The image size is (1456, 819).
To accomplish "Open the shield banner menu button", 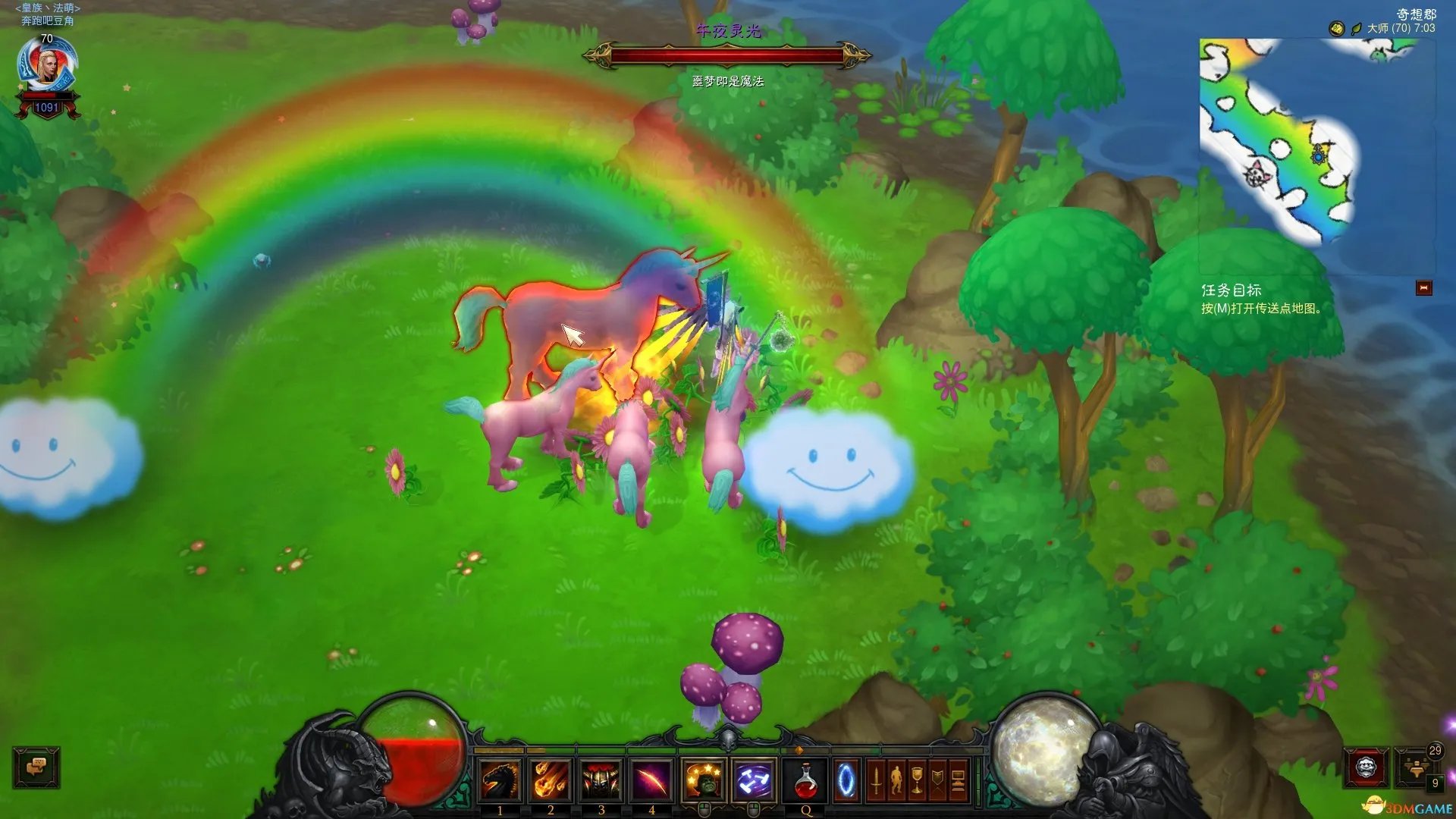I will point(937,780).
